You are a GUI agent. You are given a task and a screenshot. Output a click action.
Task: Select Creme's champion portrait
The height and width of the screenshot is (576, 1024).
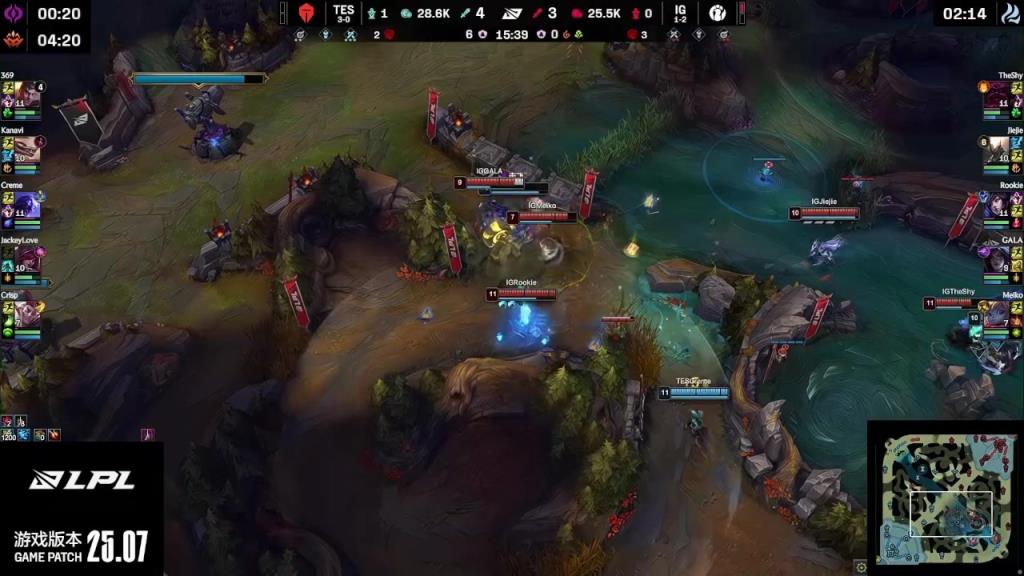coord(27,205)
